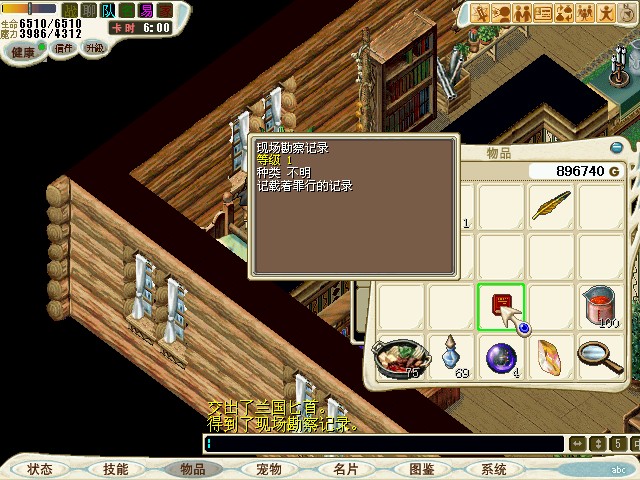Open the 宠物 pets menu
Screen dimensions: 640x480
coord(268,469)
